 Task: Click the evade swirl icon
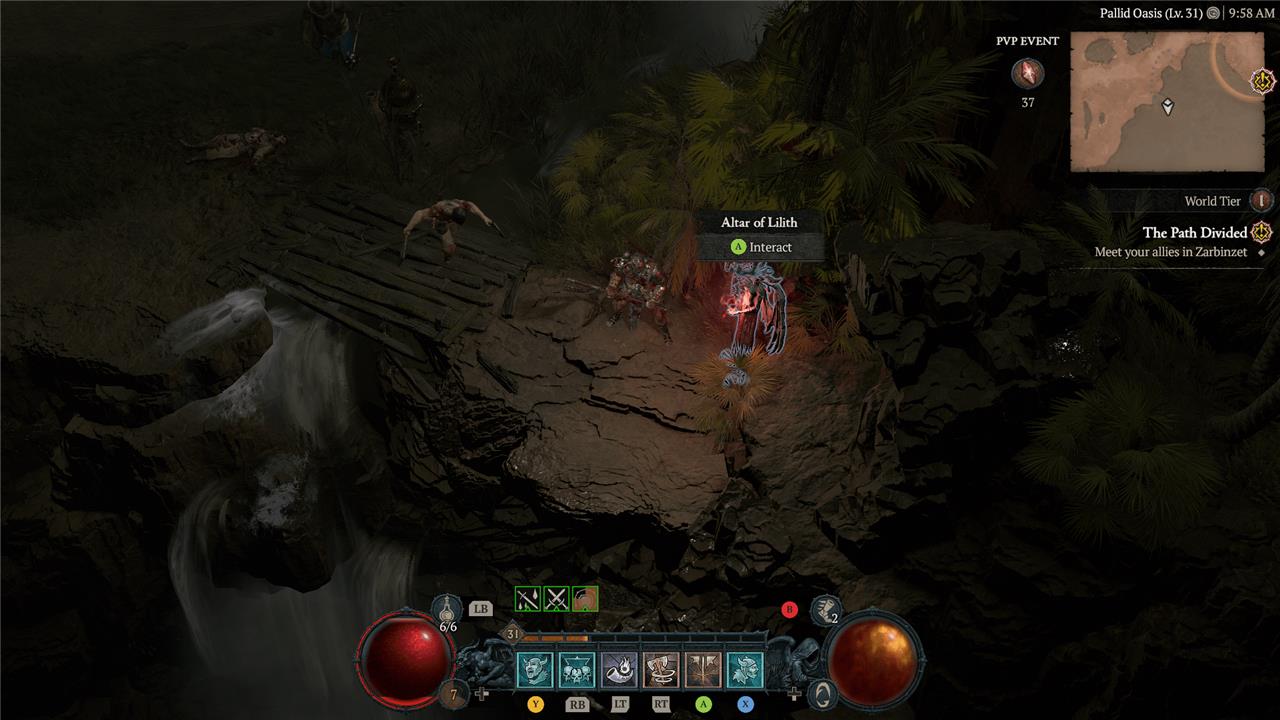pos(821,693)
